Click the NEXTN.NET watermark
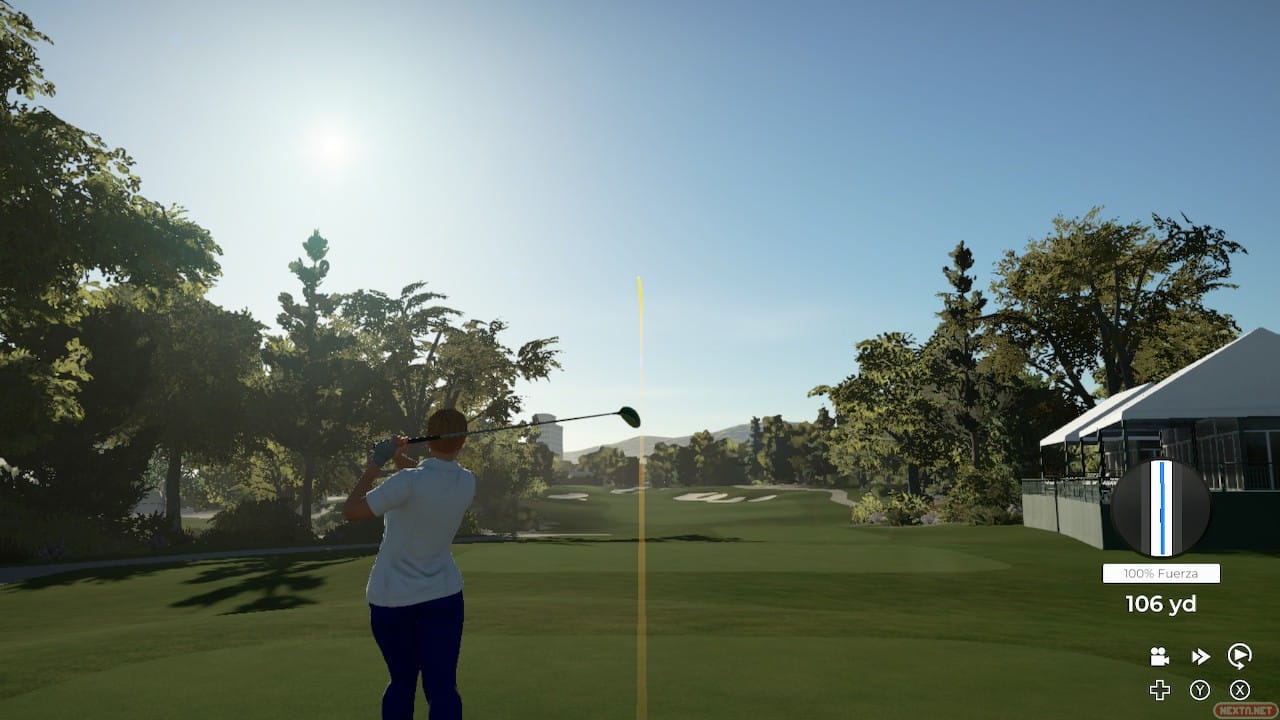Image resolution: width=1280 pixels, height=720 pixels. pyautogui.click(x=1246, y=708)
